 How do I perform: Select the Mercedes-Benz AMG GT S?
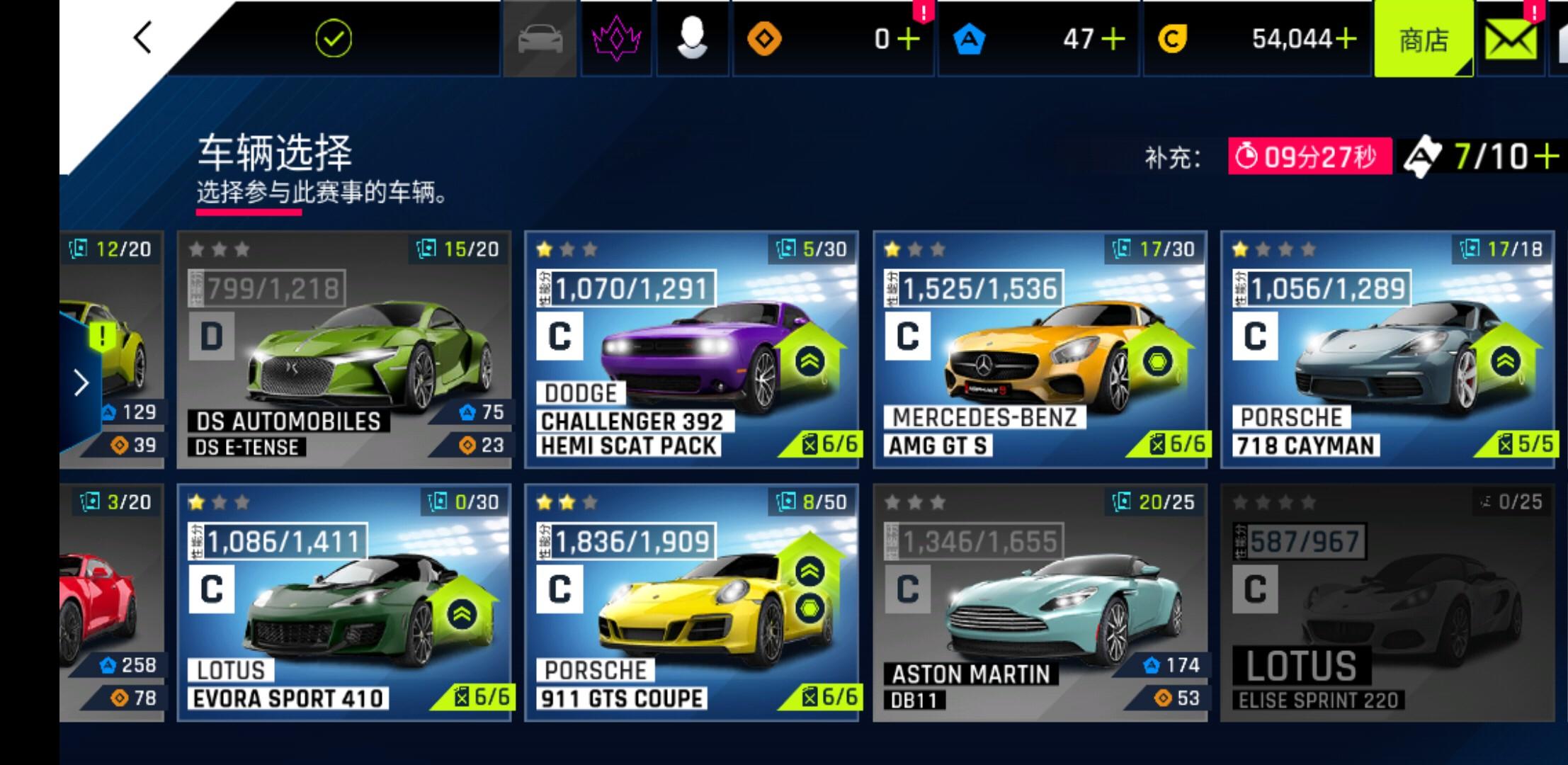(x=1040, y=349)
